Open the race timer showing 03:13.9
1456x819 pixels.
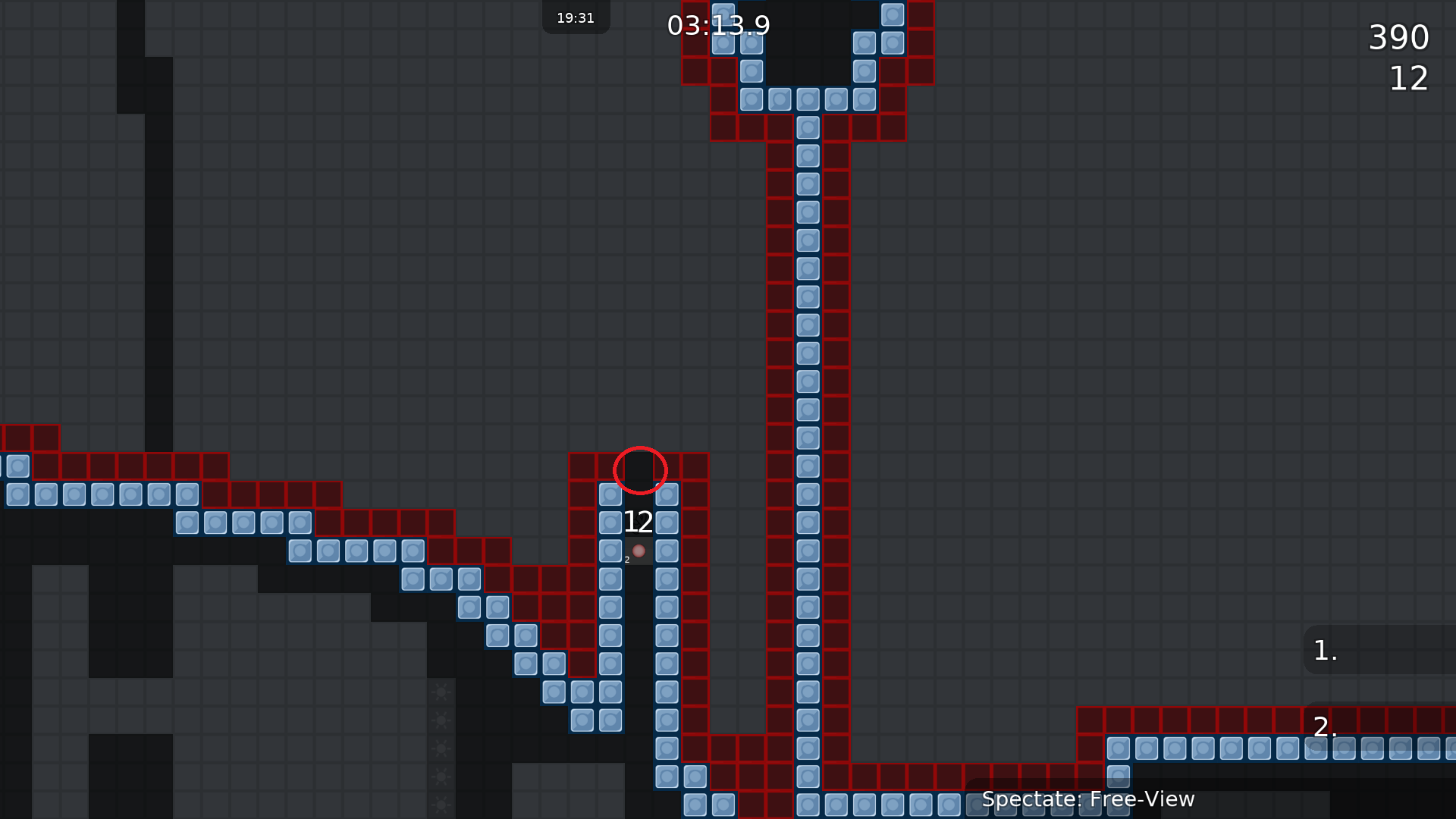point(717,26)
